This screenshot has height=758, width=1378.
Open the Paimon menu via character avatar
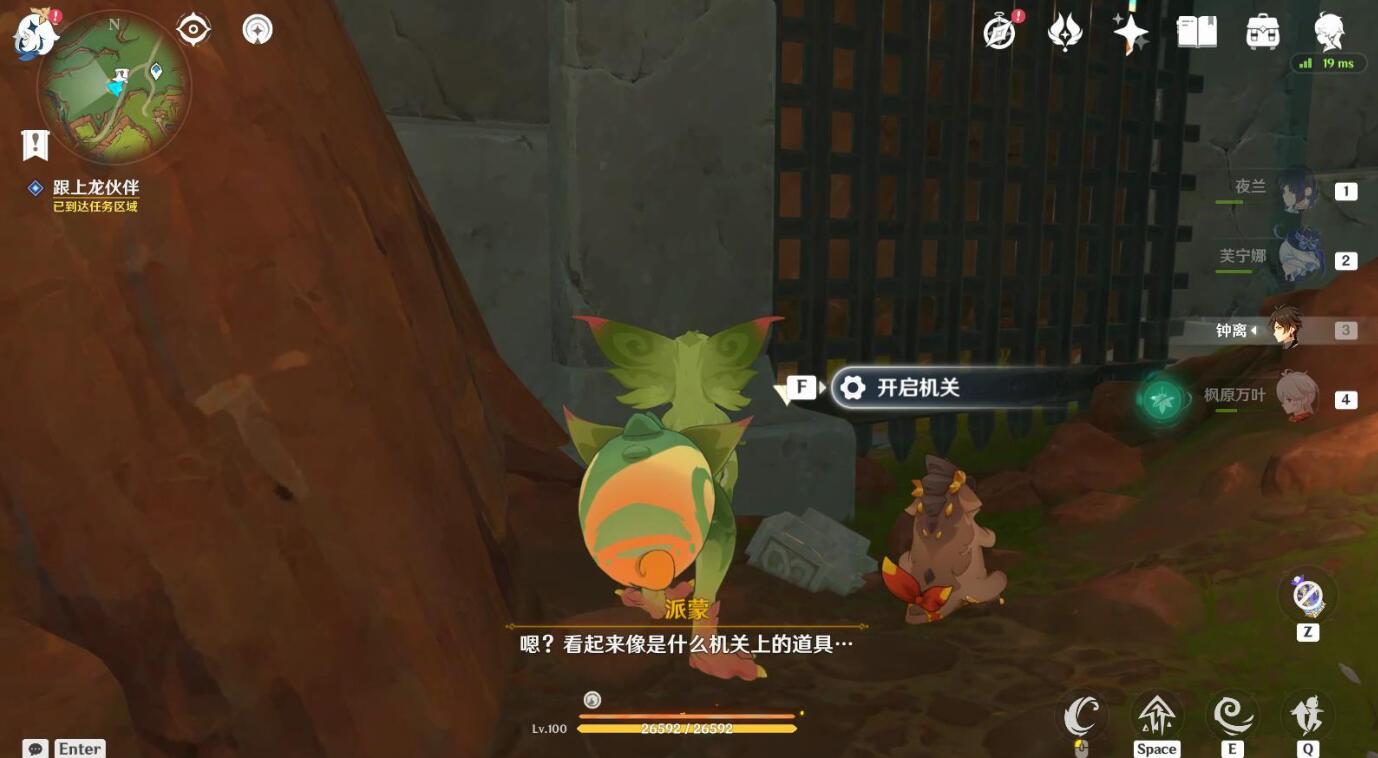[x=1329, y=32]
